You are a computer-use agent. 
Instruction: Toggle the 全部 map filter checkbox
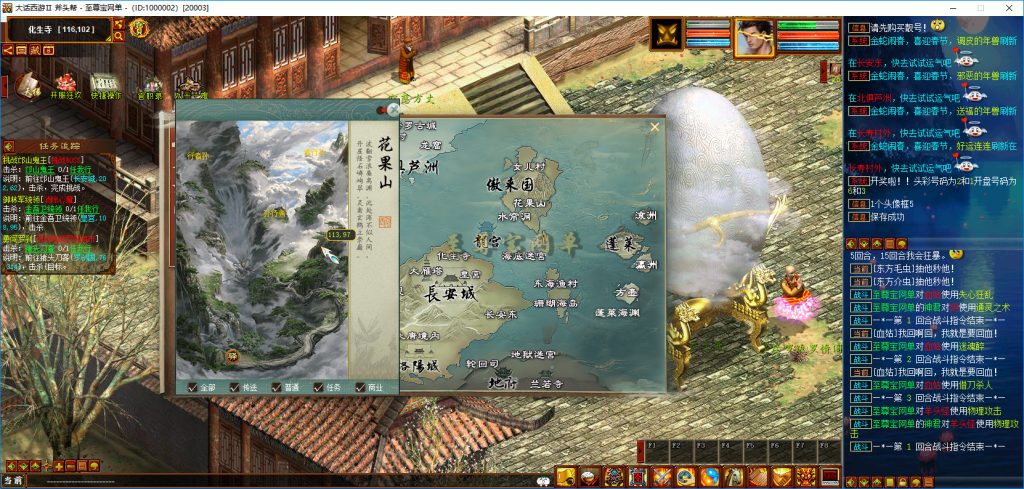click(193, 387)
